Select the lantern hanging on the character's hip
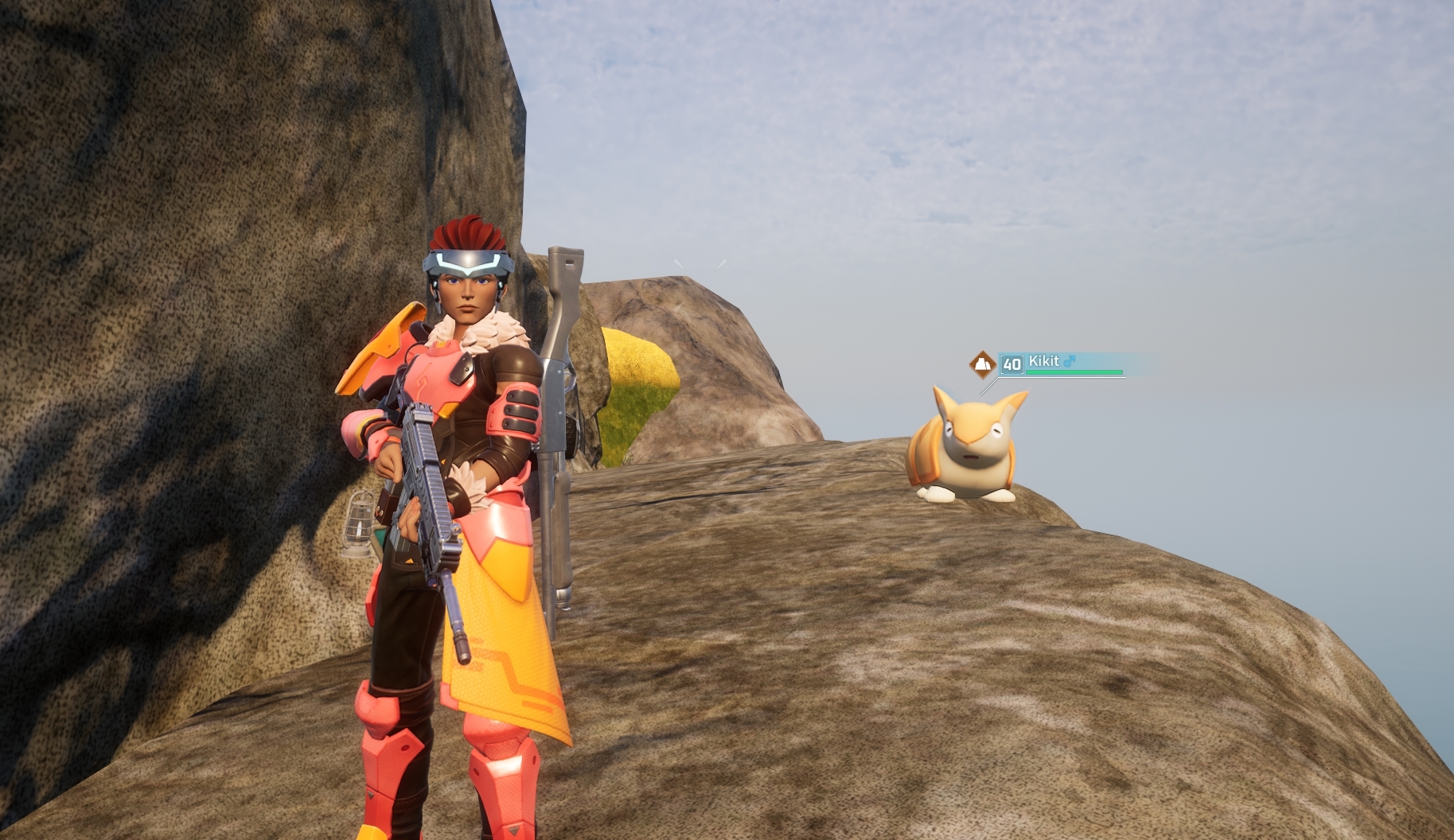Image resolution: width=1454 pixels, height=840 pixels. tap(357, 521)
